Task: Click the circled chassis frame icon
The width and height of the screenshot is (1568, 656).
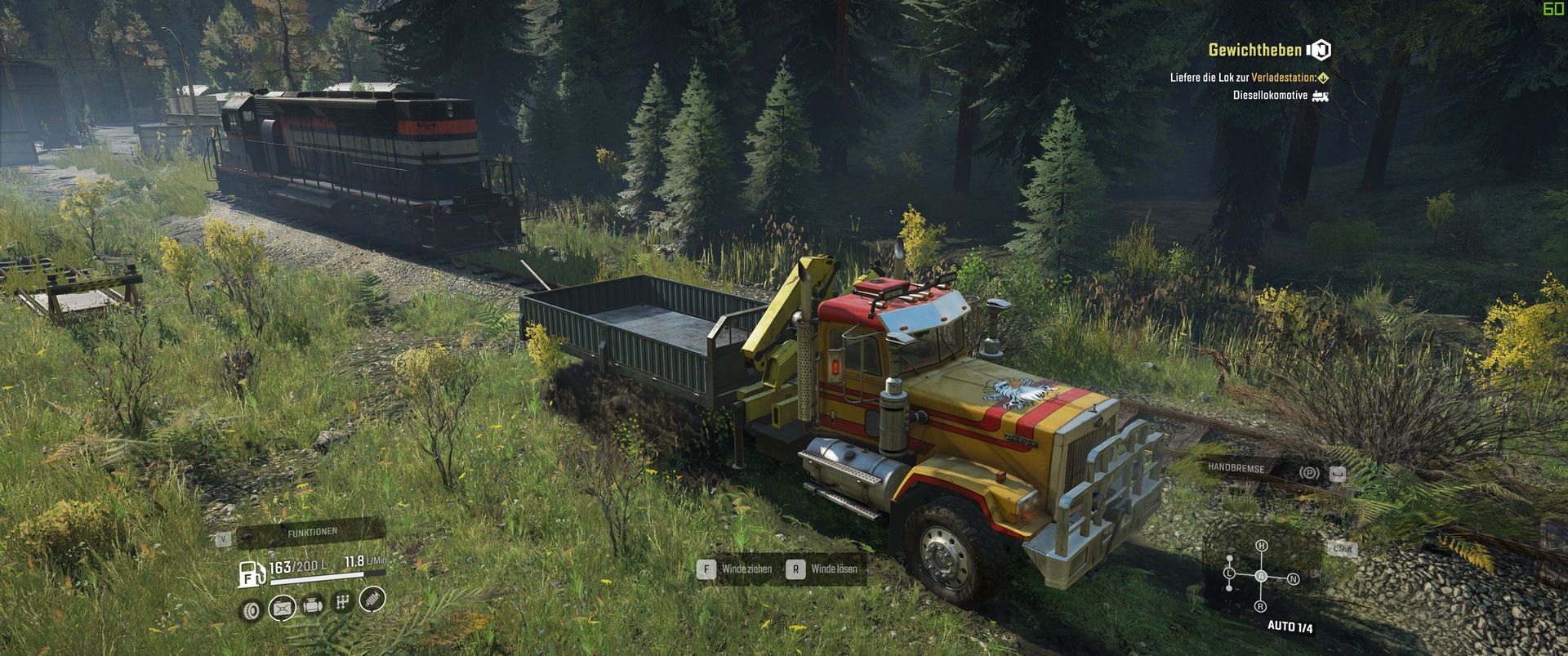Action: coord(282,608)
